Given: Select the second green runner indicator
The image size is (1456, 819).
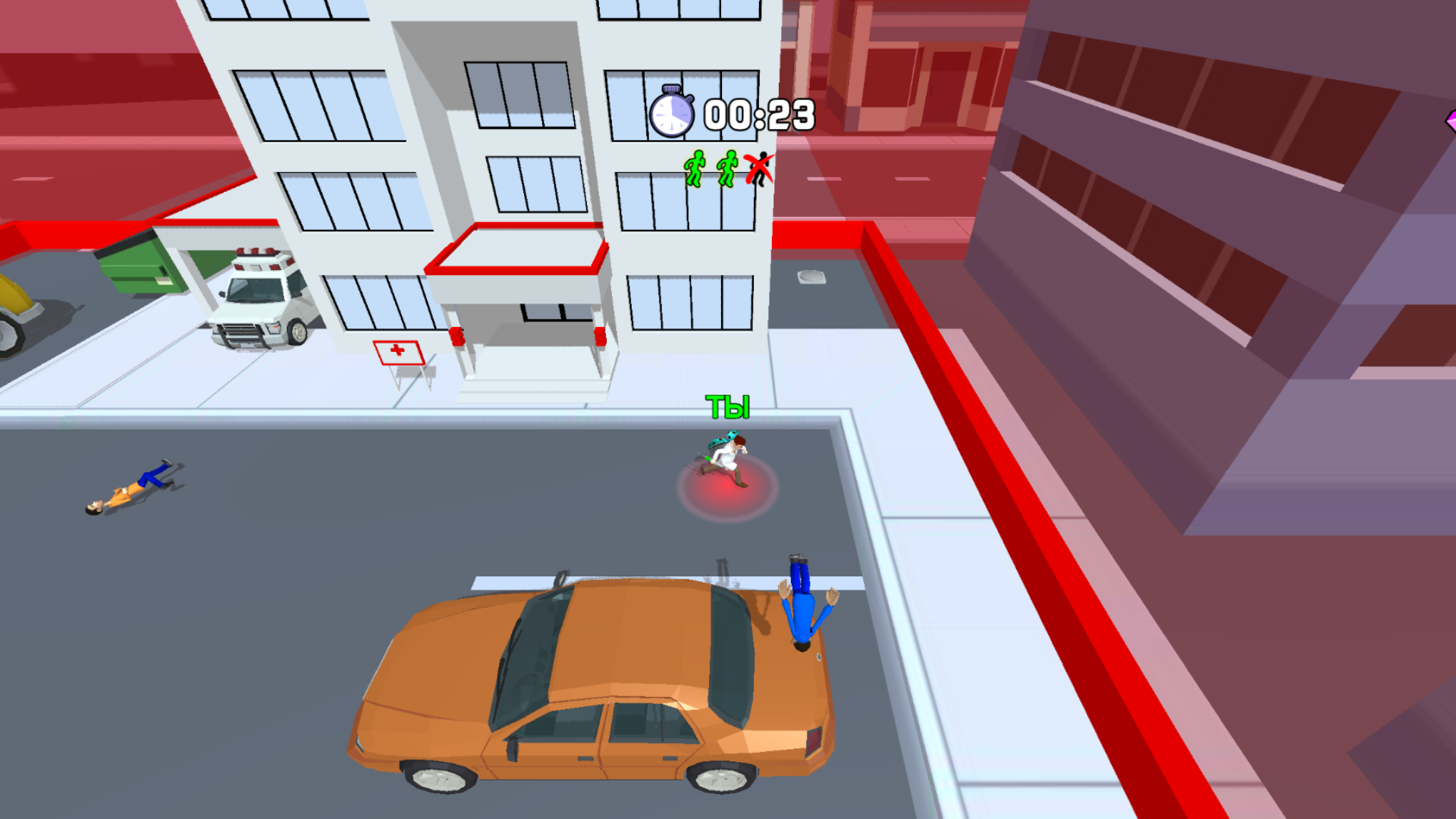Looking at the screenshot, I should [x=726, y=168].
